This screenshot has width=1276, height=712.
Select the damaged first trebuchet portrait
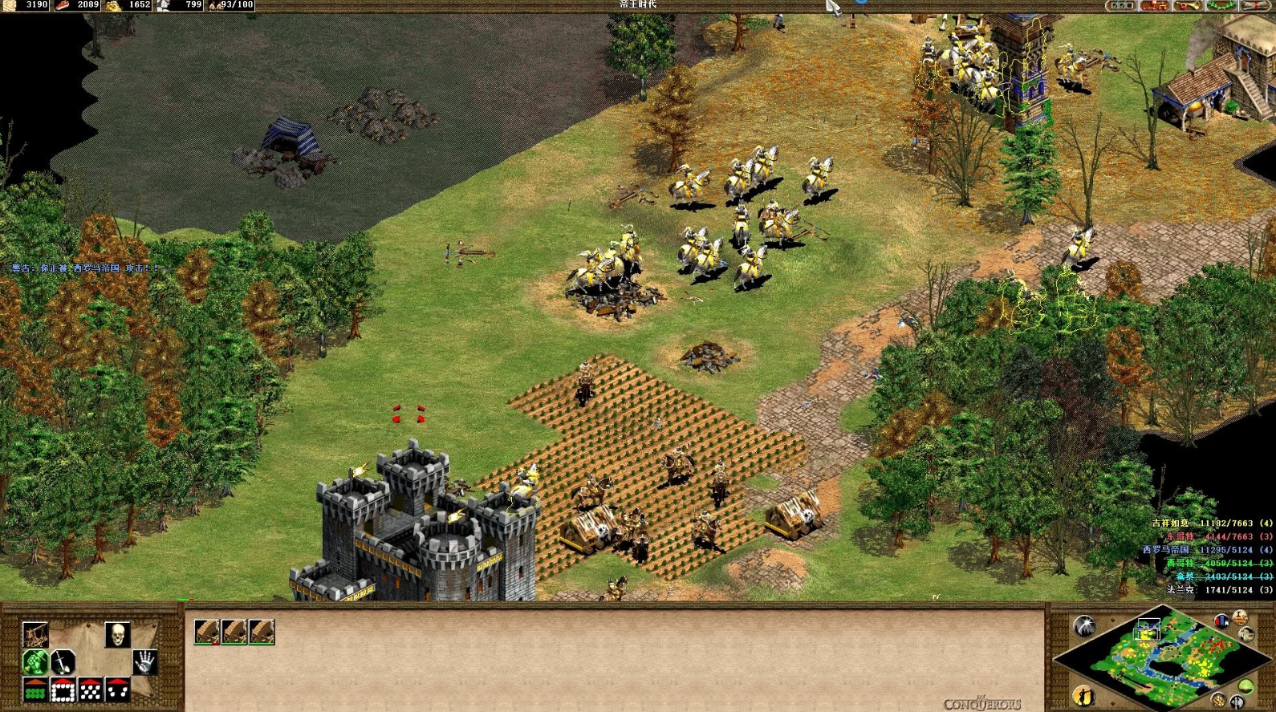click(x=207, y=631)
